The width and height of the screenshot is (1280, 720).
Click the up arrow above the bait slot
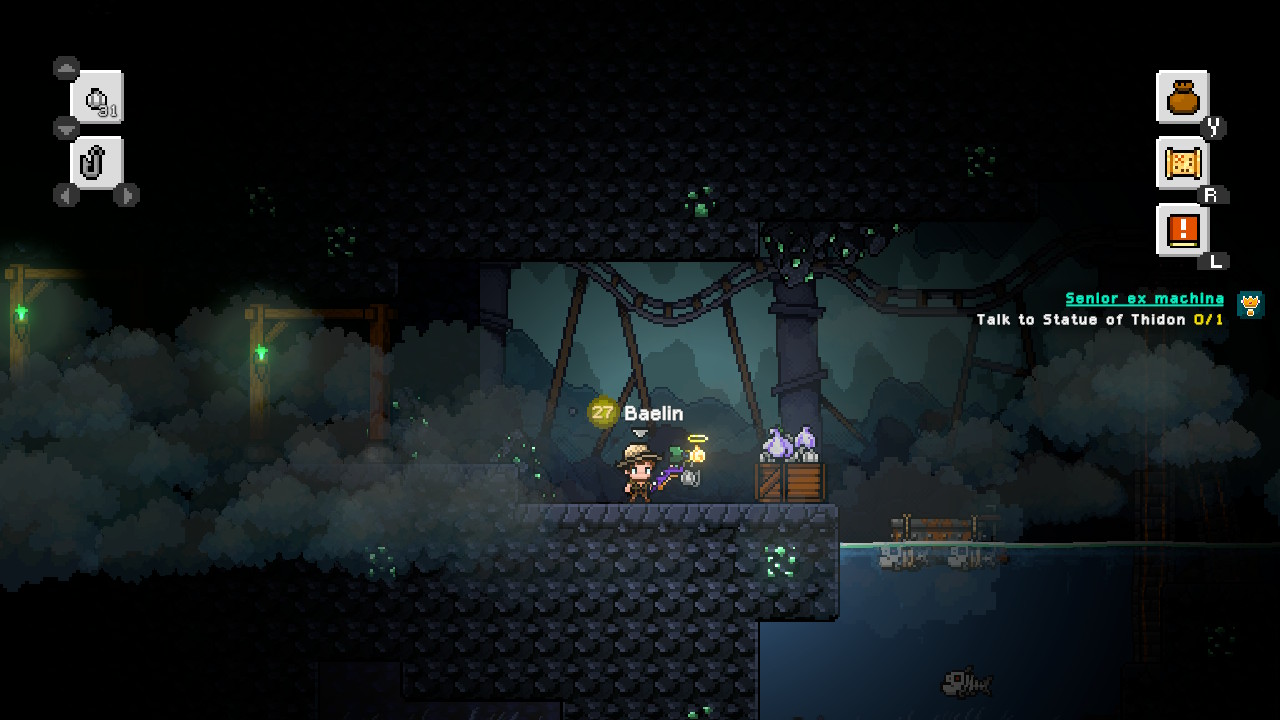coord(66,67)
